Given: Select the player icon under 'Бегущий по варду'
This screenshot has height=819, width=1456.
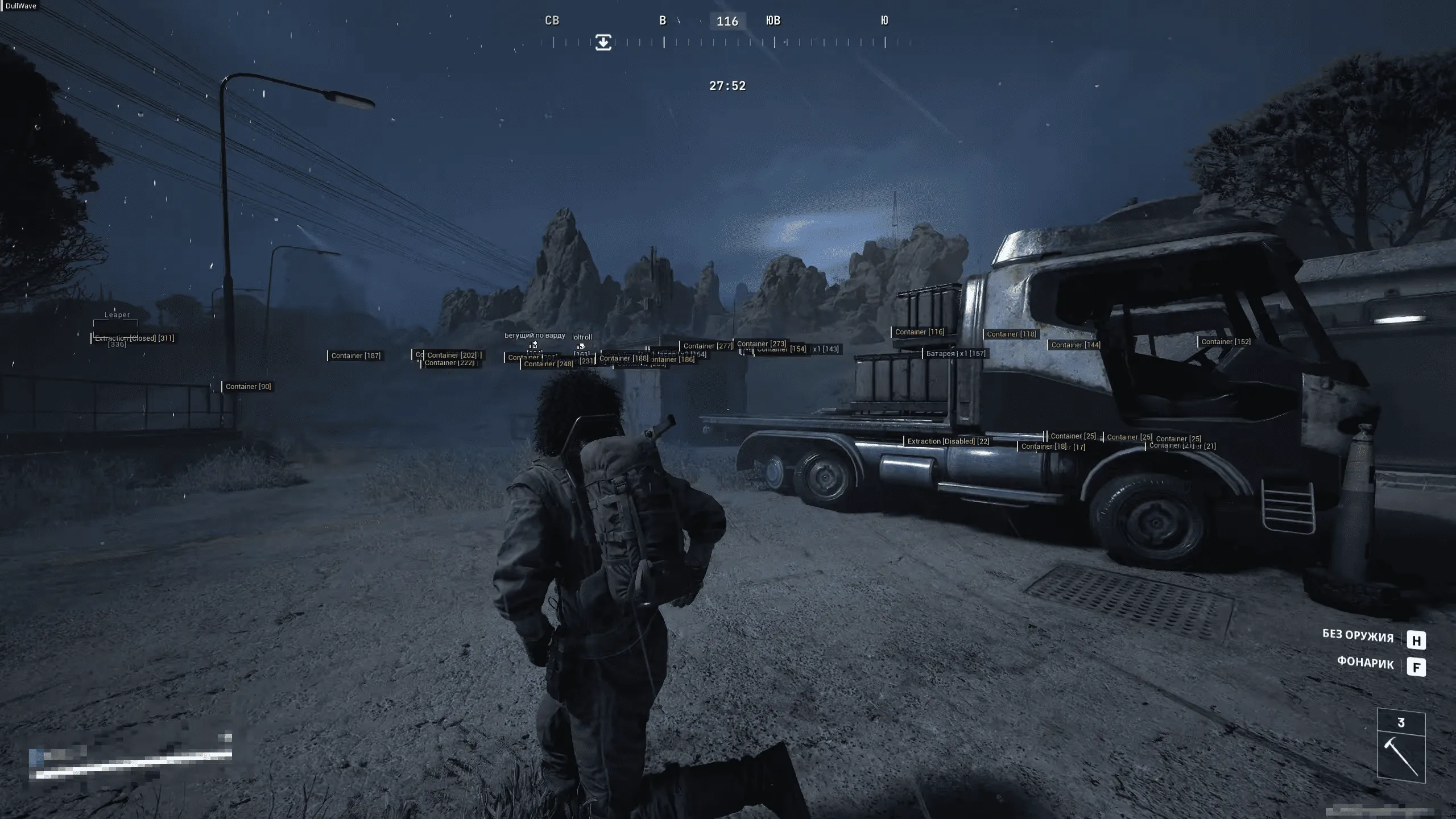Looking at the screenshot, I should click(x=533, y=345).
